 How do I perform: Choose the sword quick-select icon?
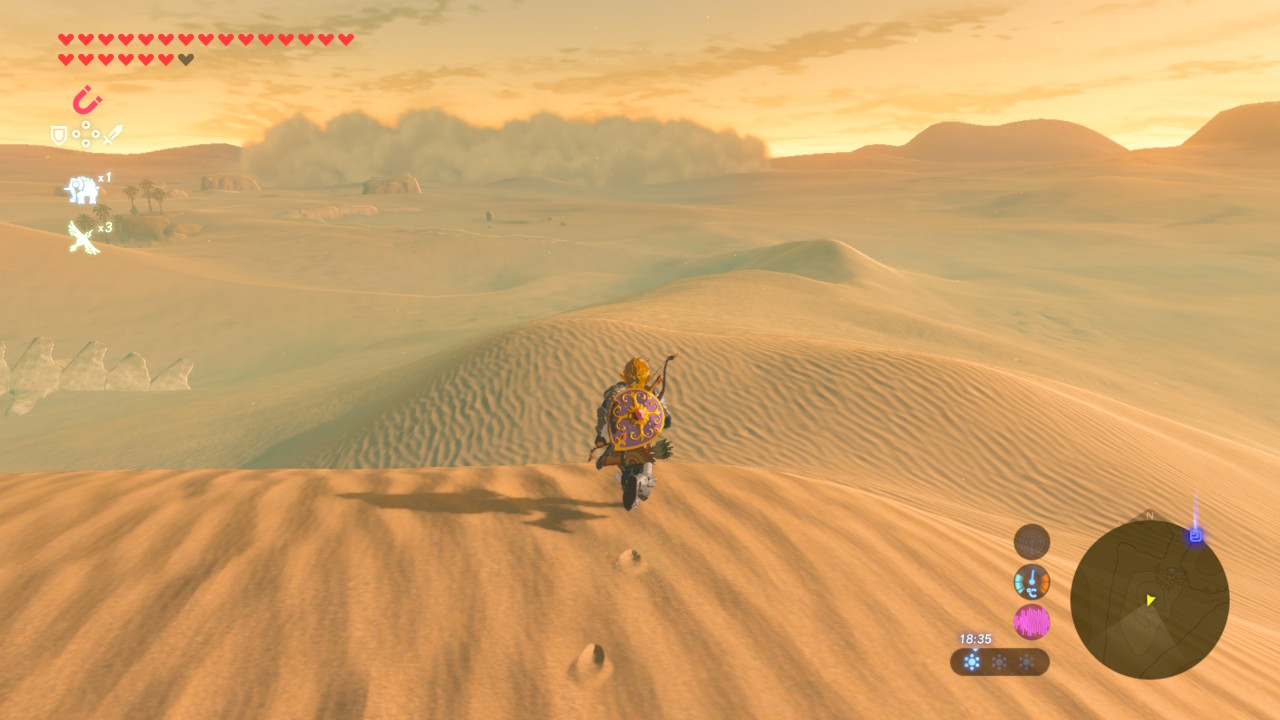(x=112, y=134)
